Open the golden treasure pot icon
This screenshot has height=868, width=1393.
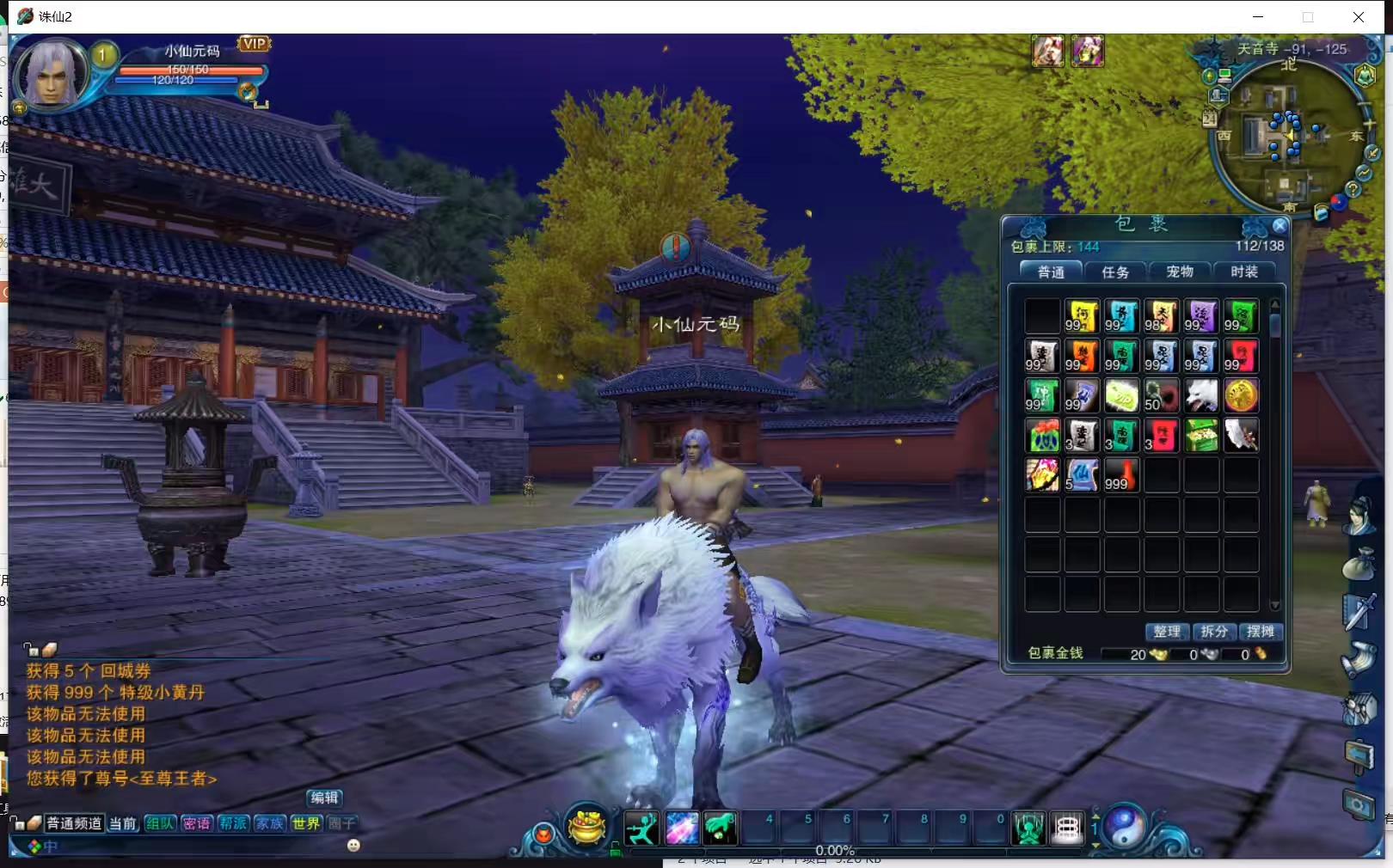[587, 828]
